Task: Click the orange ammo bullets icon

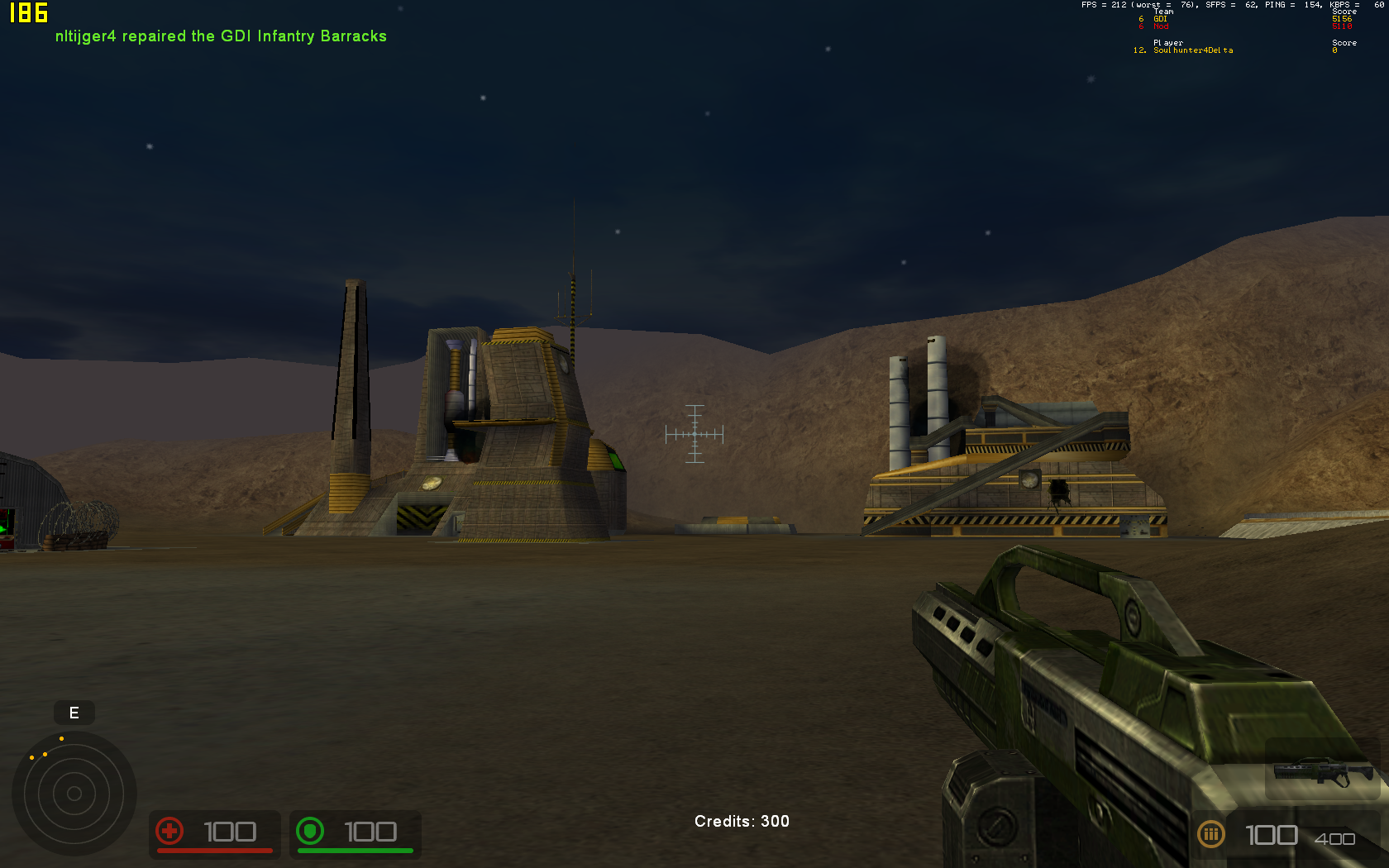Action: click(x=1210, y=834)
